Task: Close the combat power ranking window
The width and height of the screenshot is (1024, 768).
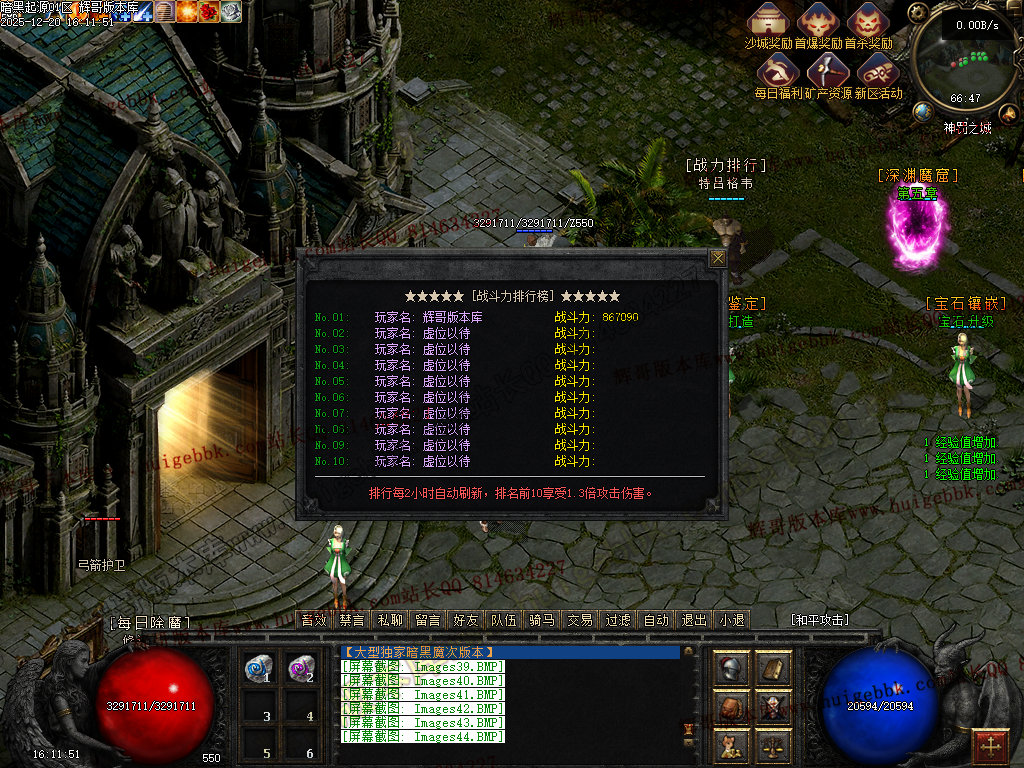Action: [717, 258]
